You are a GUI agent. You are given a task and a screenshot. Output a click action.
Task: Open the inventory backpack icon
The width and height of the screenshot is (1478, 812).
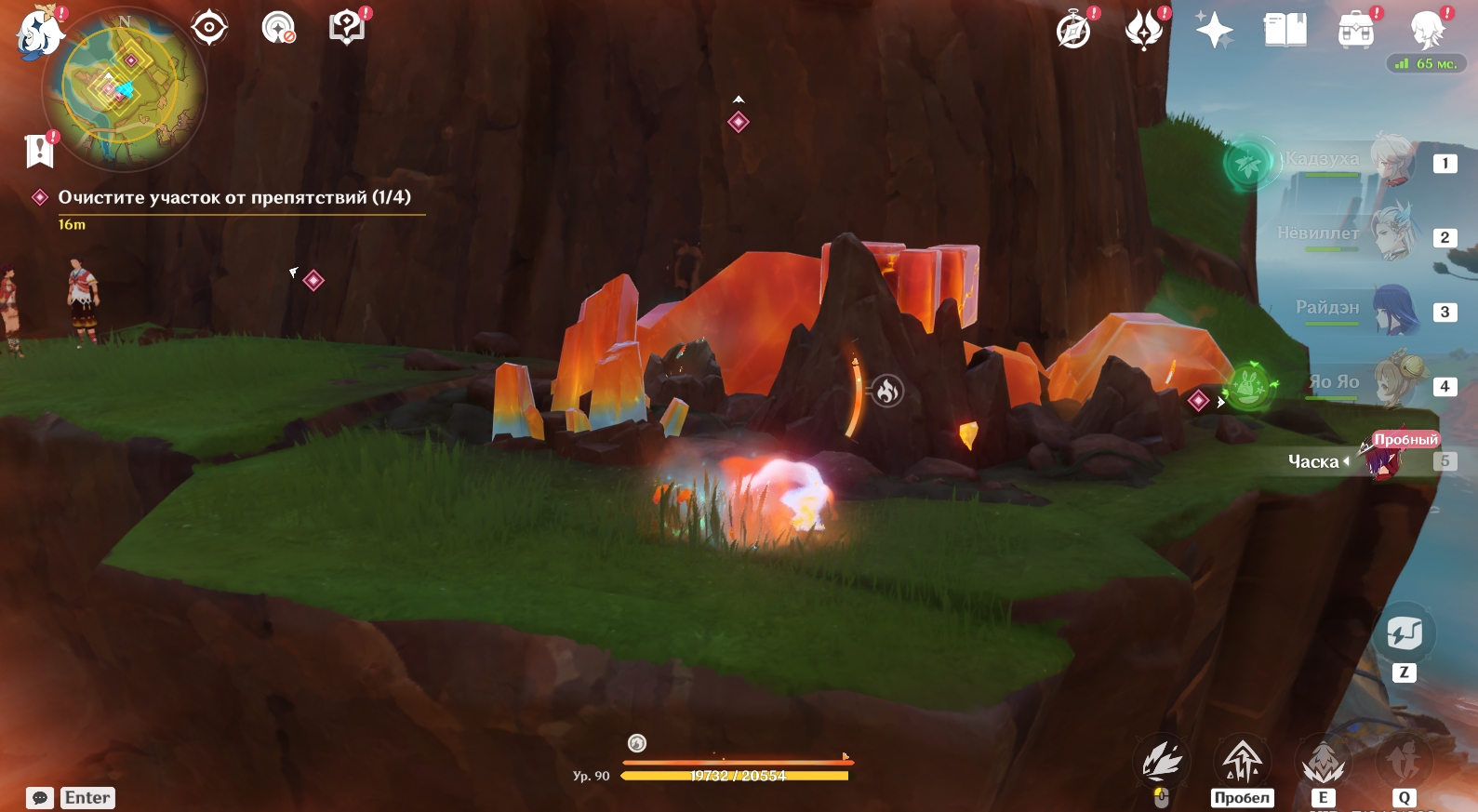click(1355, 31)
